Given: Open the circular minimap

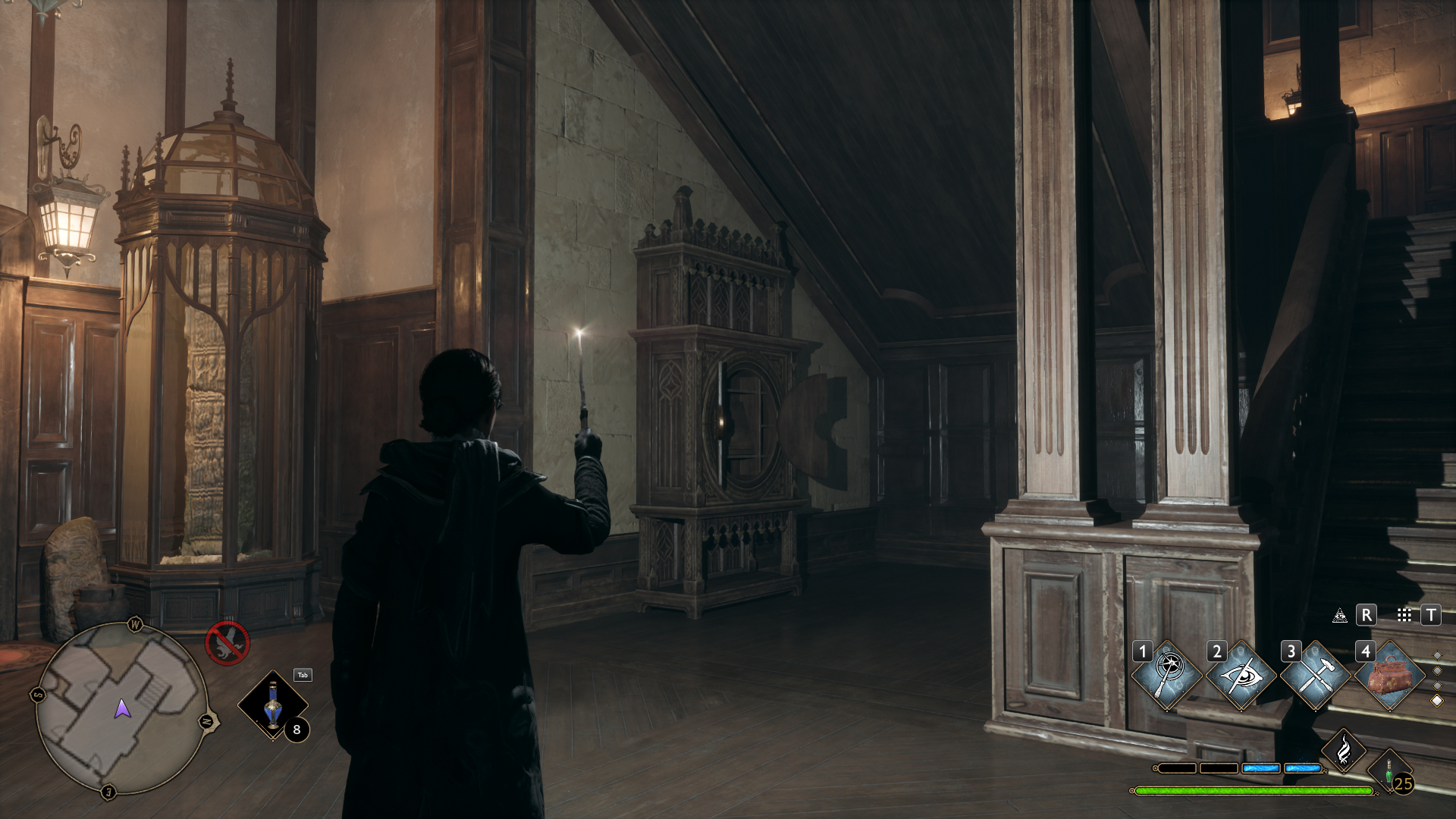Looking at the screenshot, I should tap(121, 708).
